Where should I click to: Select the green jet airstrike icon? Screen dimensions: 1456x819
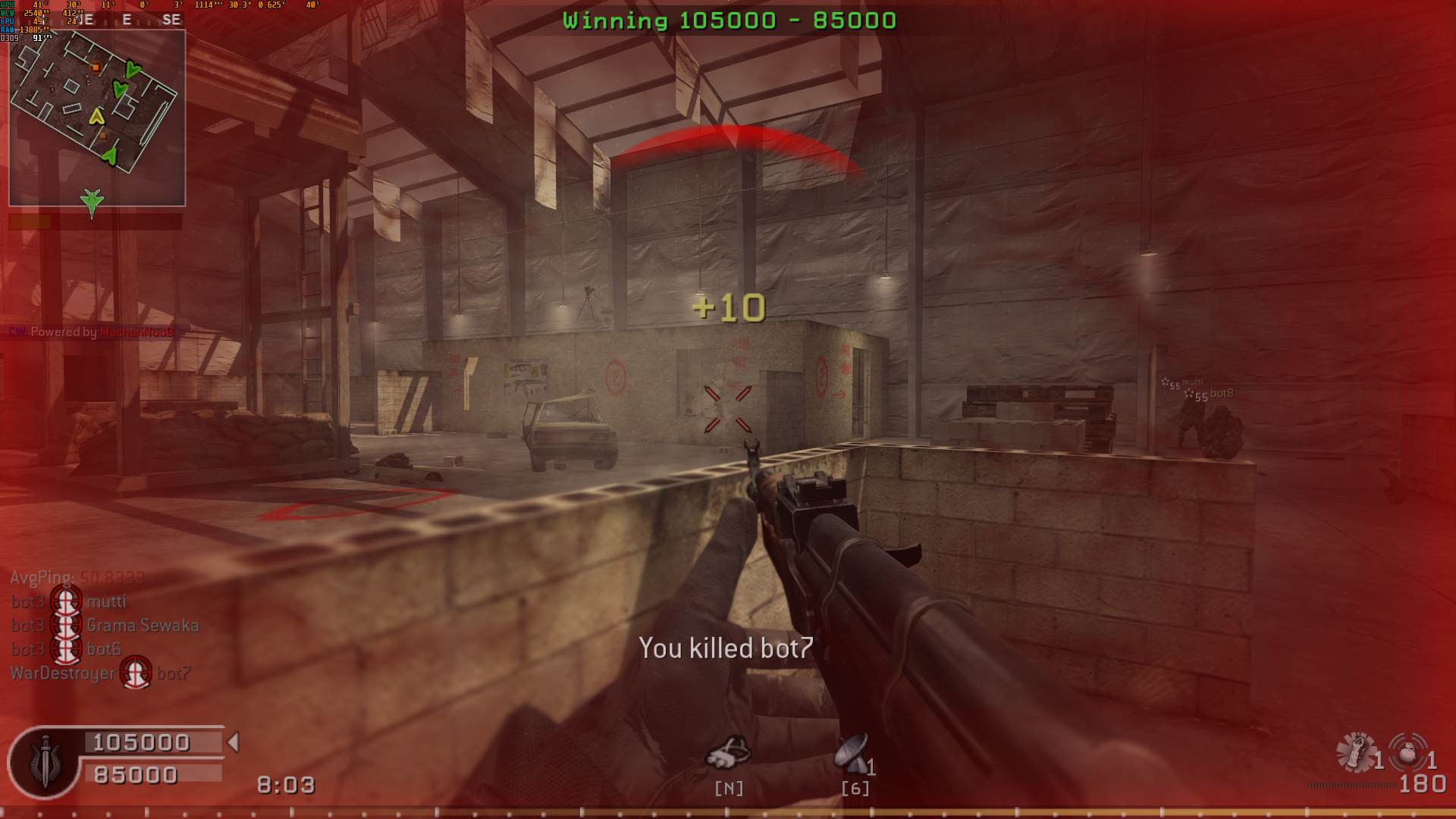tap(93, 202)
